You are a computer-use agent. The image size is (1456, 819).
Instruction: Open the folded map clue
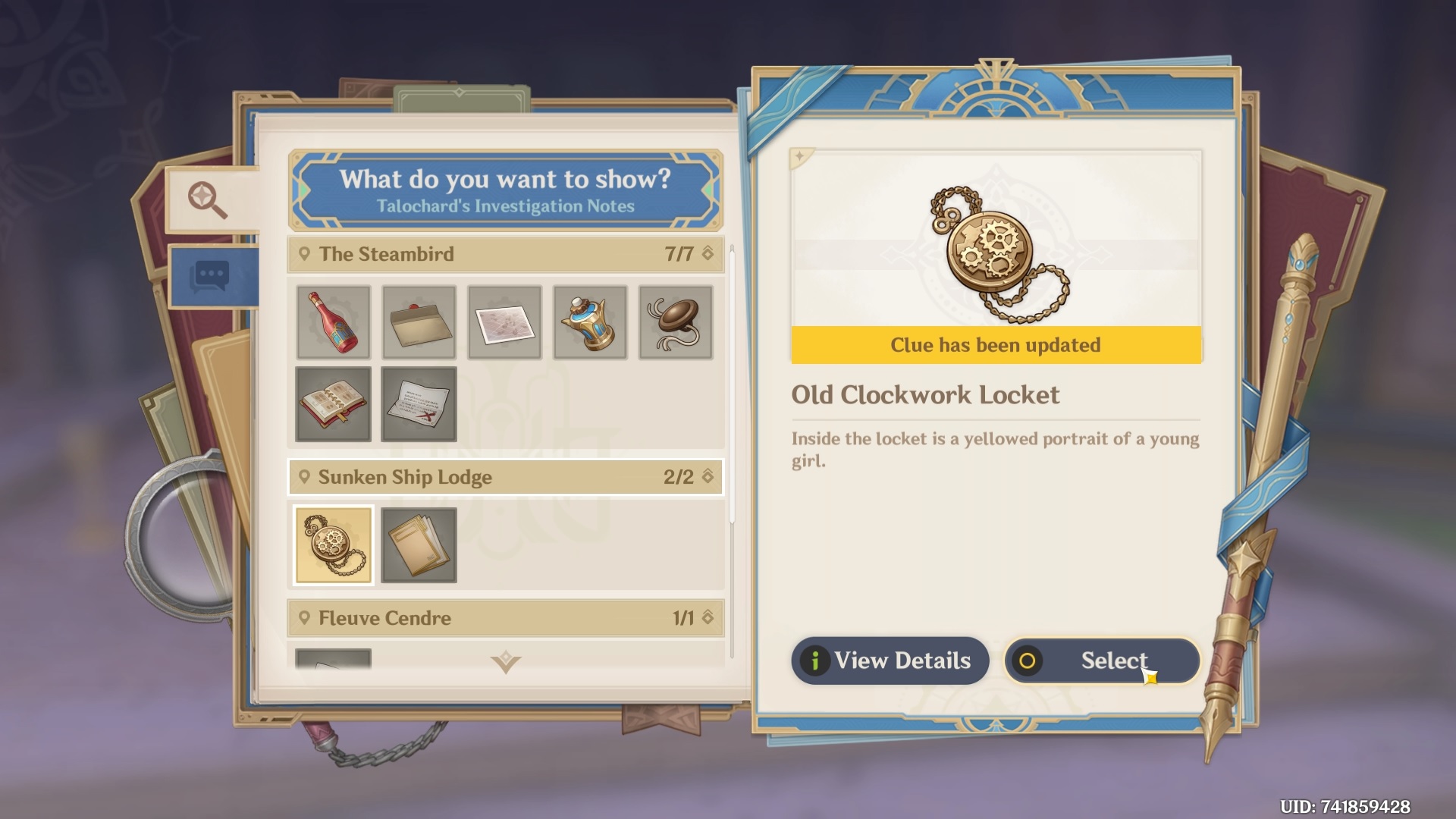505,322
